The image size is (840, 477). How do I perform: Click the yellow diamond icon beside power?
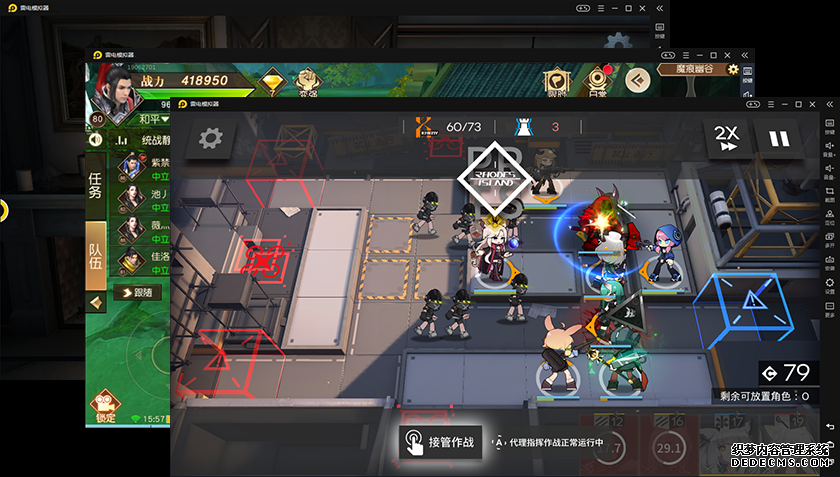pos(271,81)
